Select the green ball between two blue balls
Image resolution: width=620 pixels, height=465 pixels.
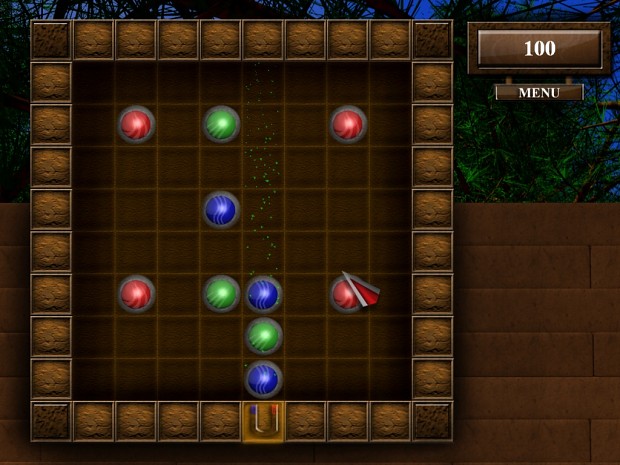coord(264,335)
